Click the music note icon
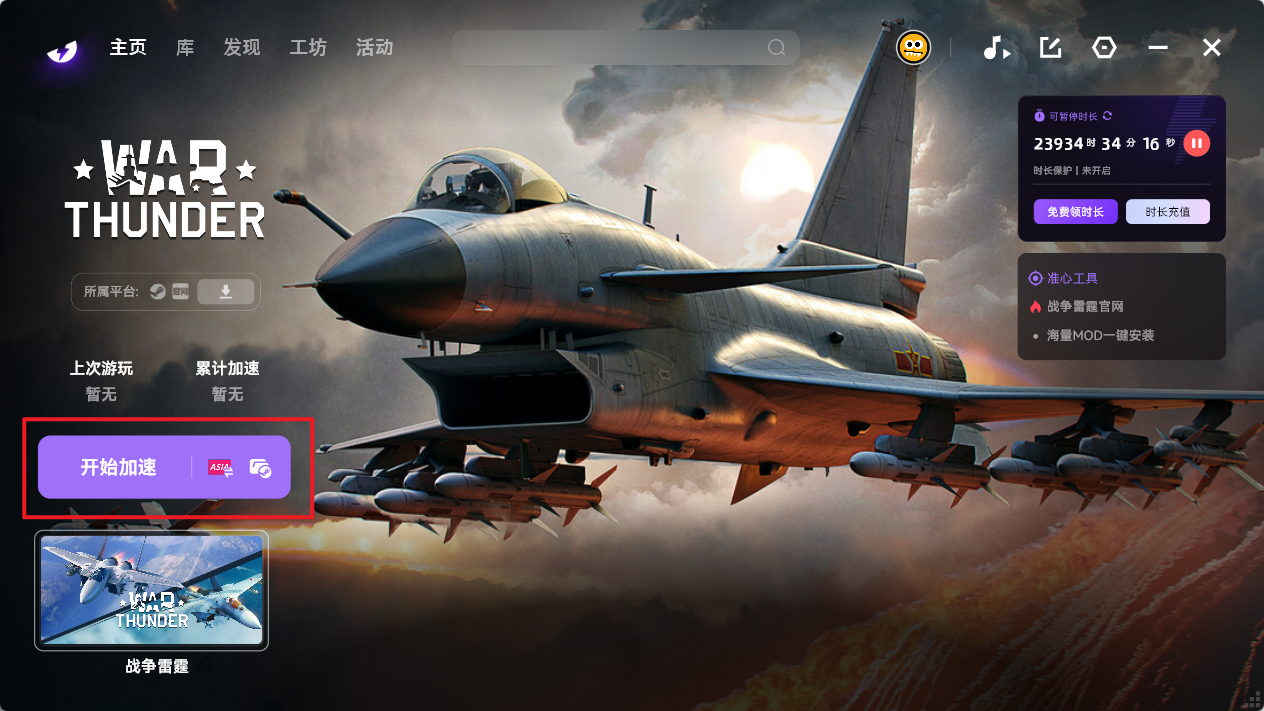This screenshot has height=711, width=1264. [995, 48]
